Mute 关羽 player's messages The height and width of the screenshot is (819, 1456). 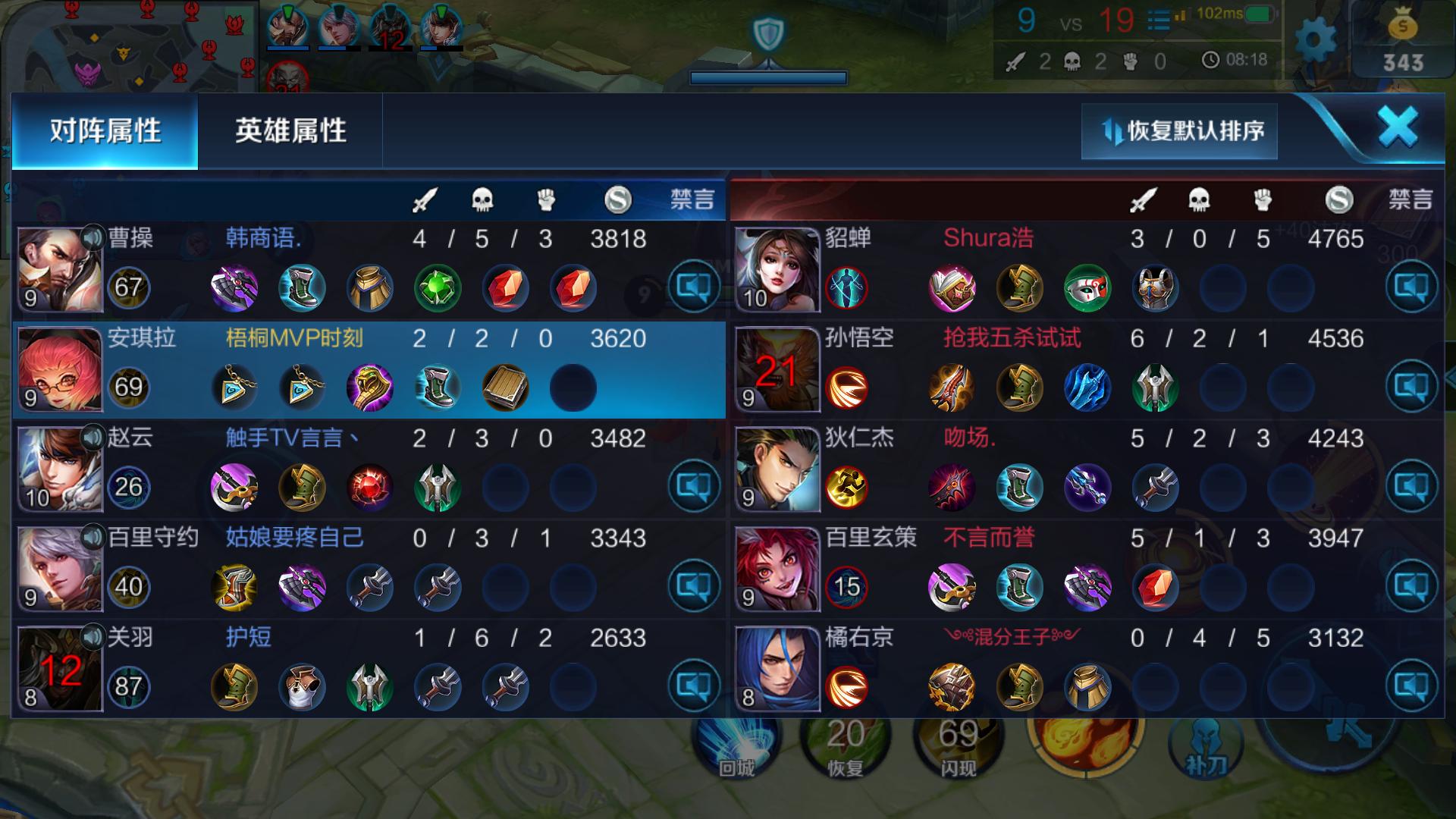[693, 686]
